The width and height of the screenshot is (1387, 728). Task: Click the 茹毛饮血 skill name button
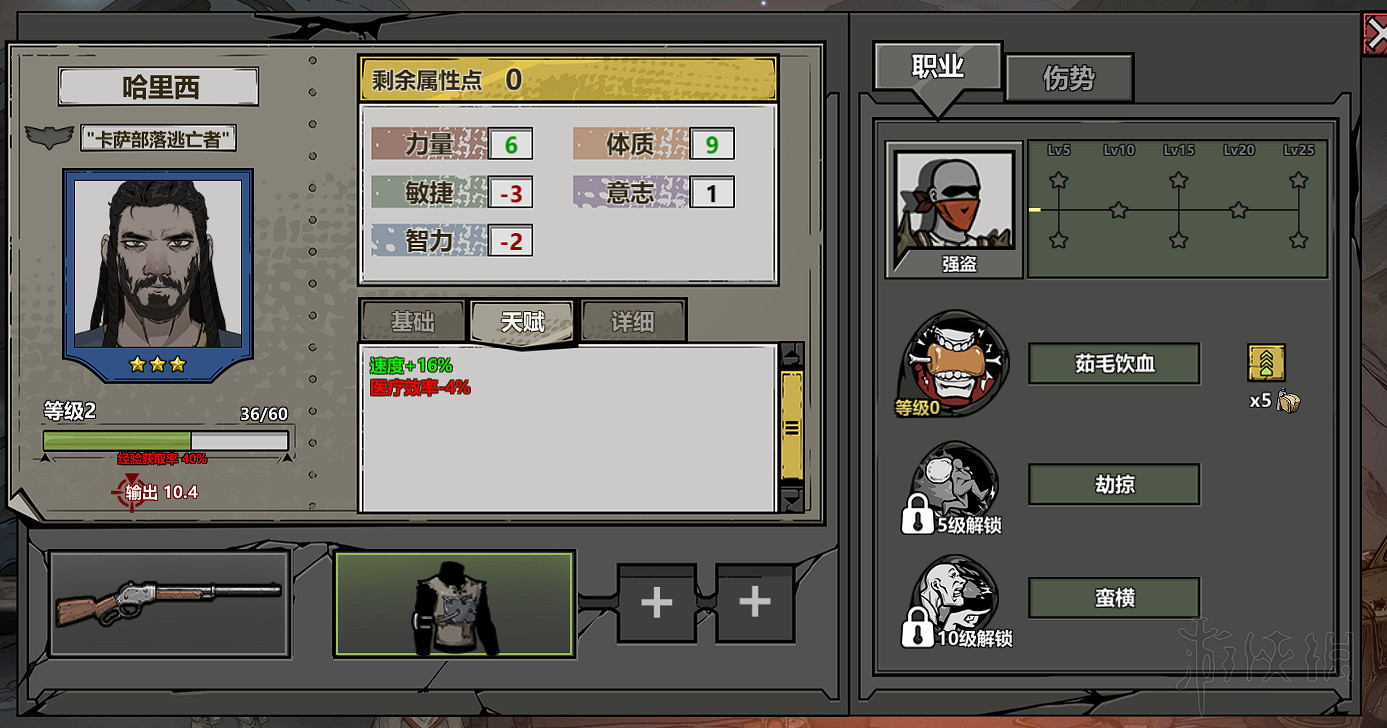tap(1112, 364)
